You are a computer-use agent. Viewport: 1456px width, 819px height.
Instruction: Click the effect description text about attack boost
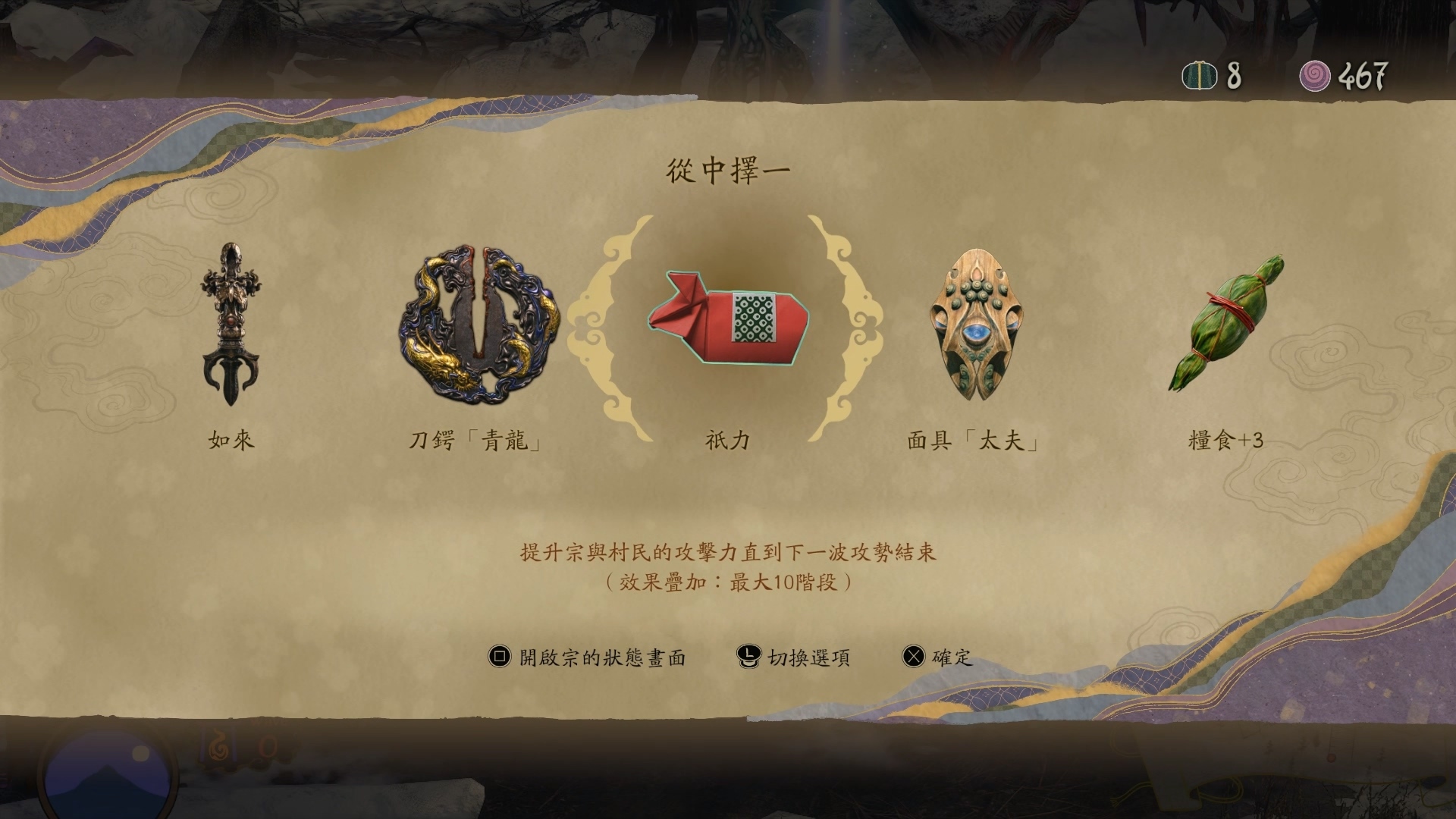click(728, 556)
